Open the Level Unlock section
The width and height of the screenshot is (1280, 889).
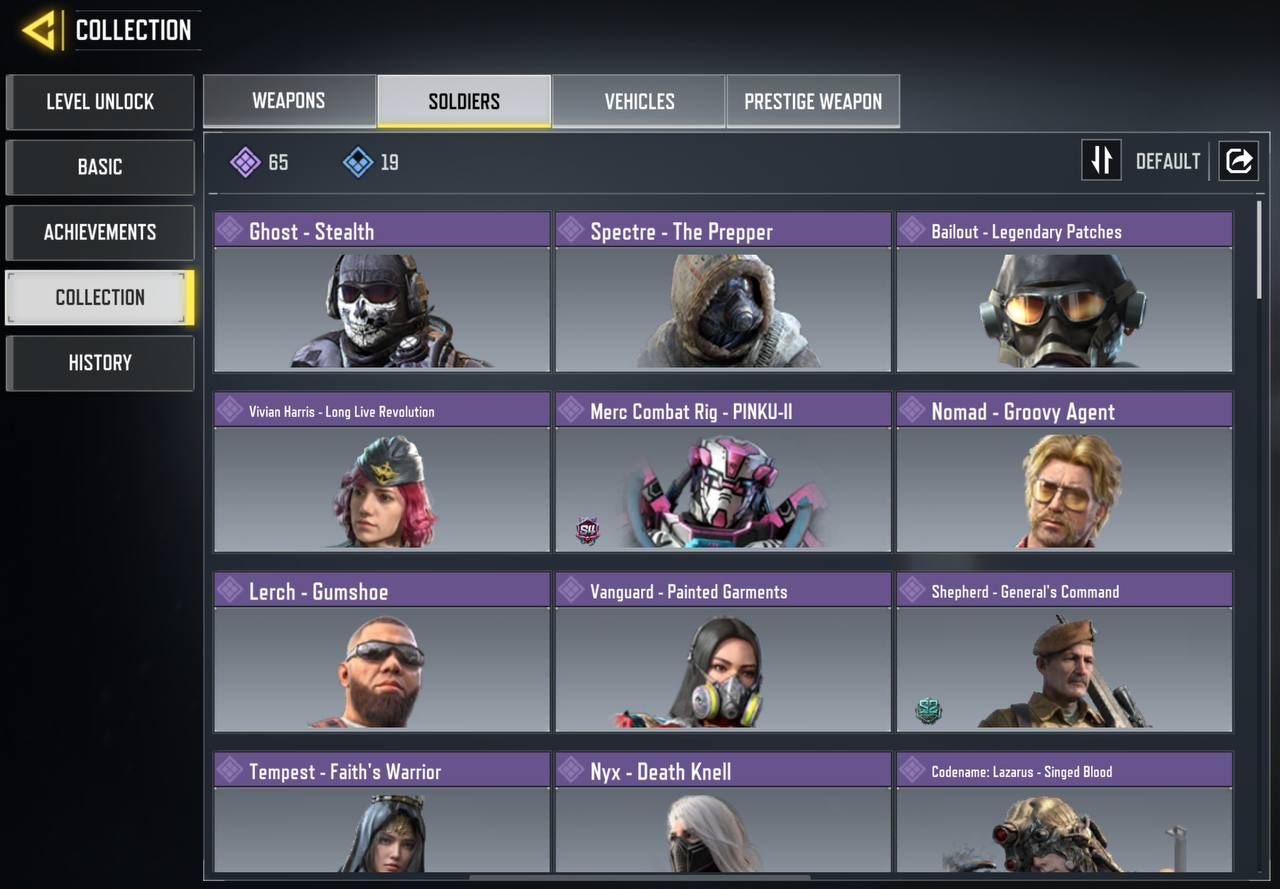tap(100, 102)
